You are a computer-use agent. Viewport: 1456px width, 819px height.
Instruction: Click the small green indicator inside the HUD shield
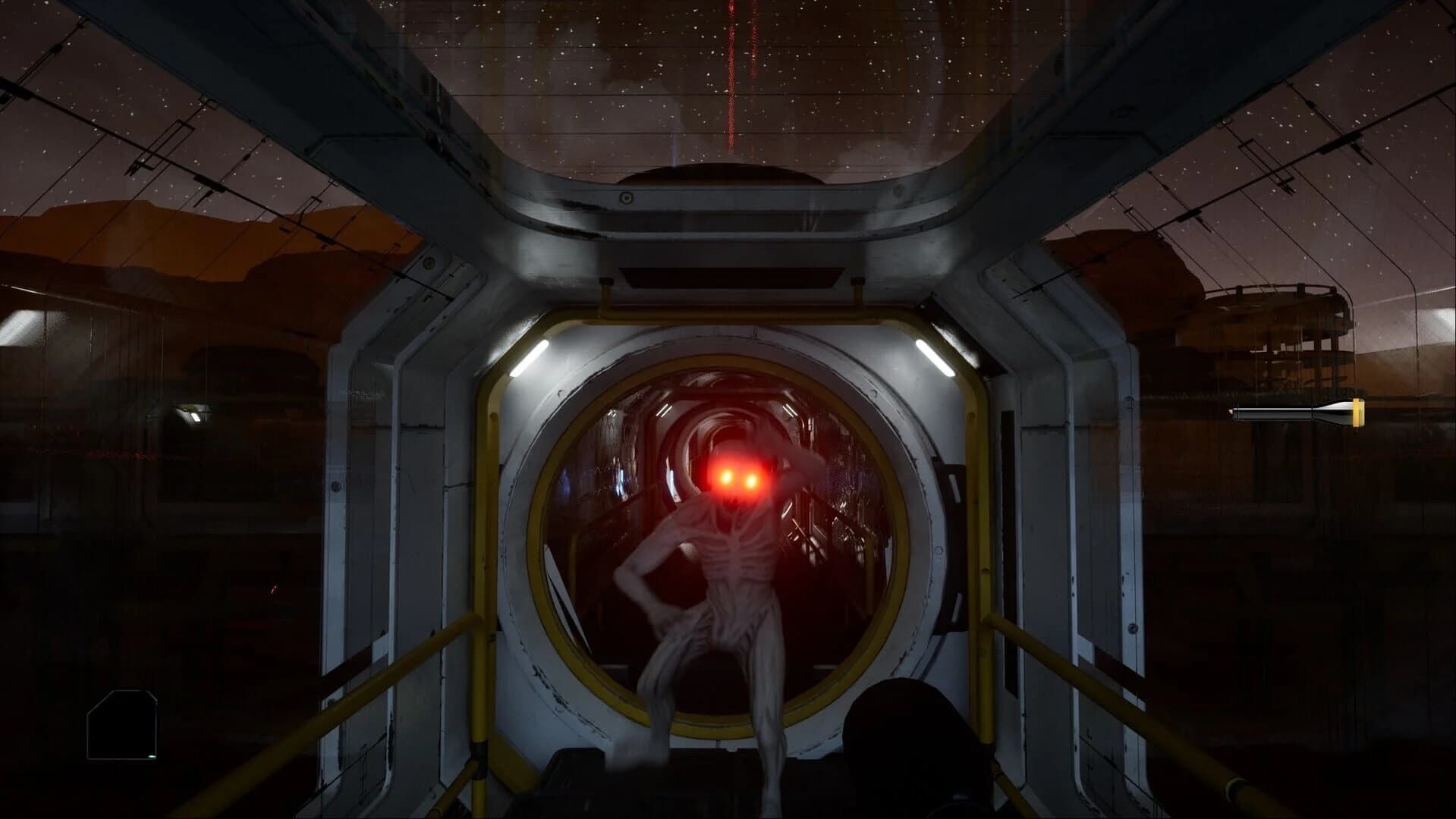152,756
